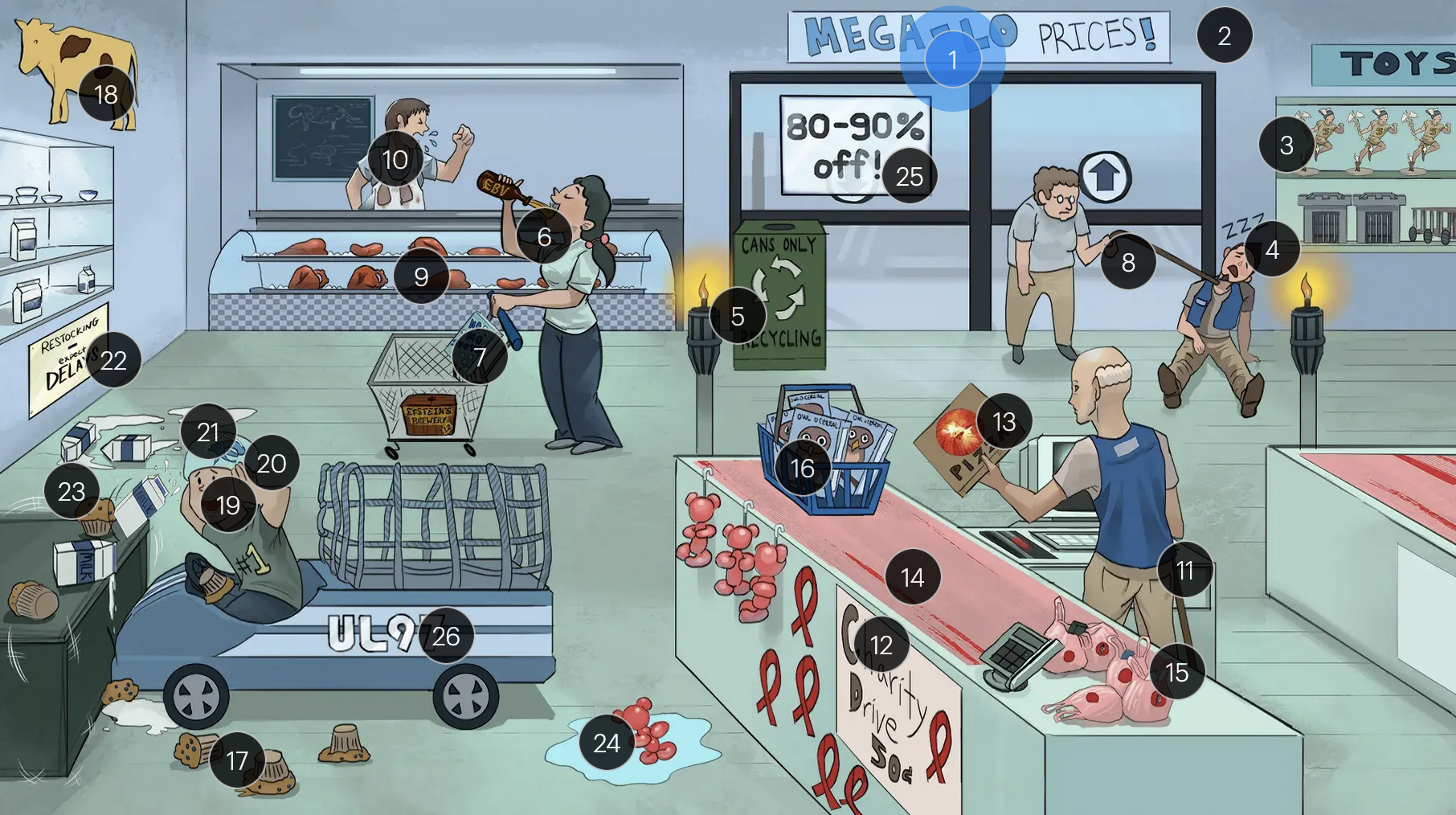The height and width of the screenshot is (815, 1456).
Task: Open marker 22 on the Restocking sign
Action: point(113,360)
